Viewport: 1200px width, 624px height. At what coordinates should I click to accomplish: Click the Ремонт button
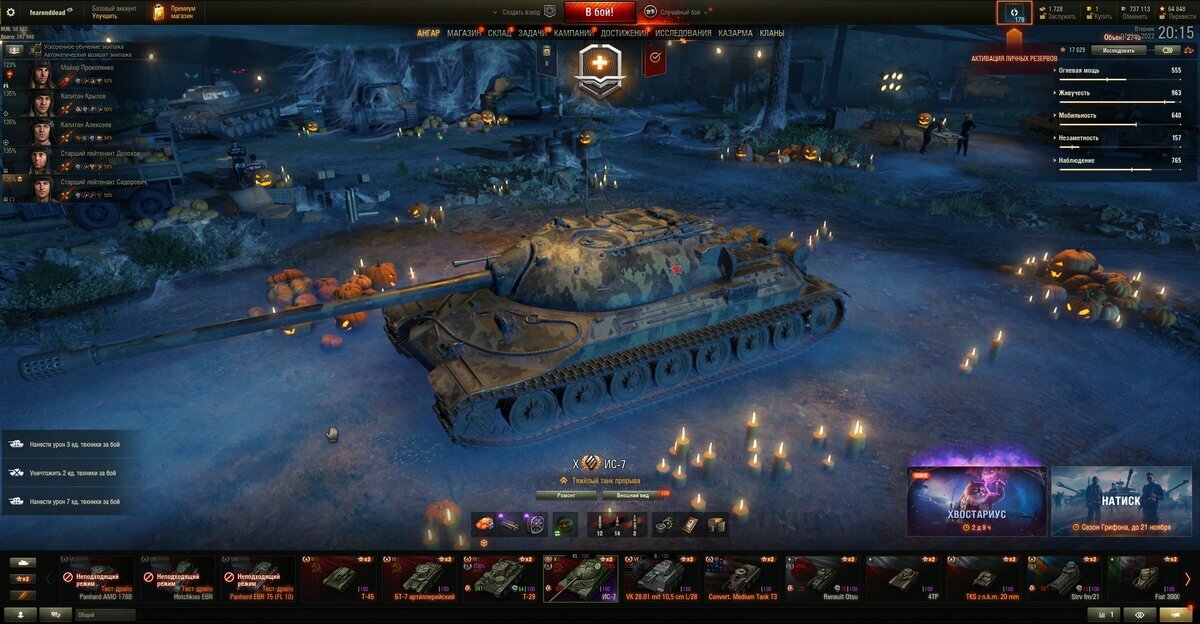[x=566, y=495]
